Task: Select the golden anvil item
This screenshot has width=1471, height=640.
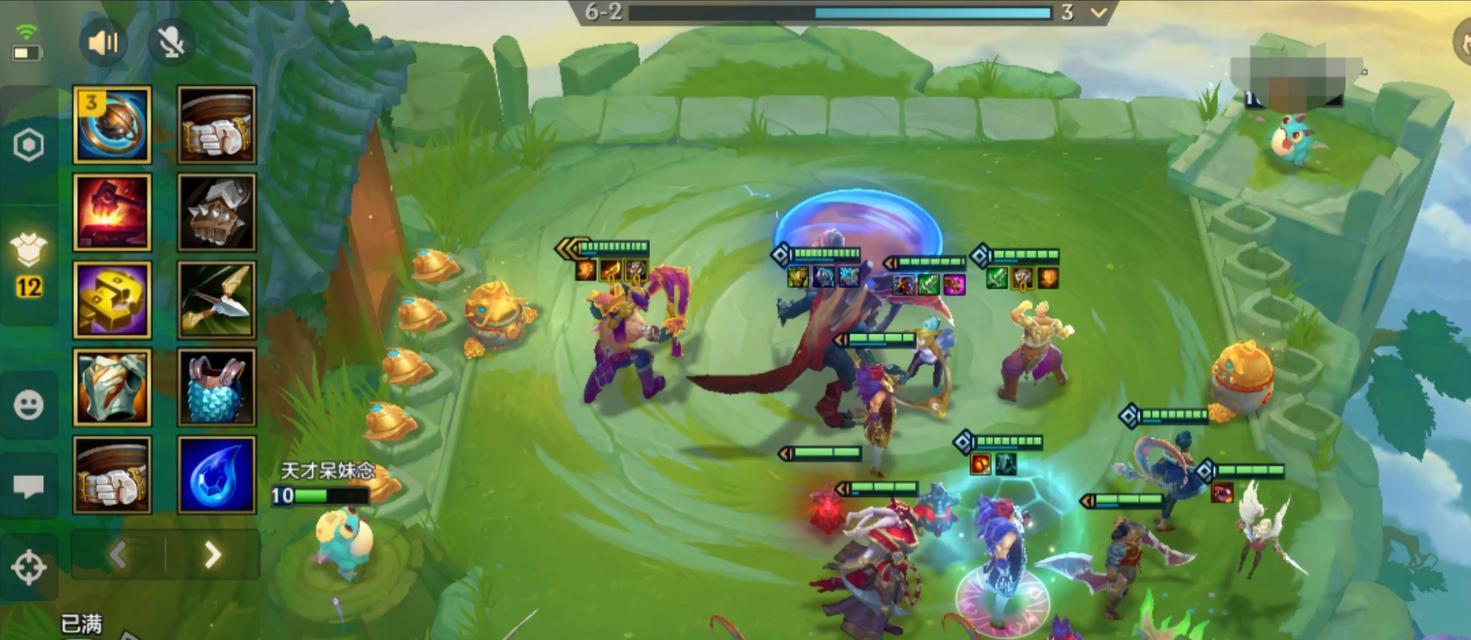Action: point(112,300)
